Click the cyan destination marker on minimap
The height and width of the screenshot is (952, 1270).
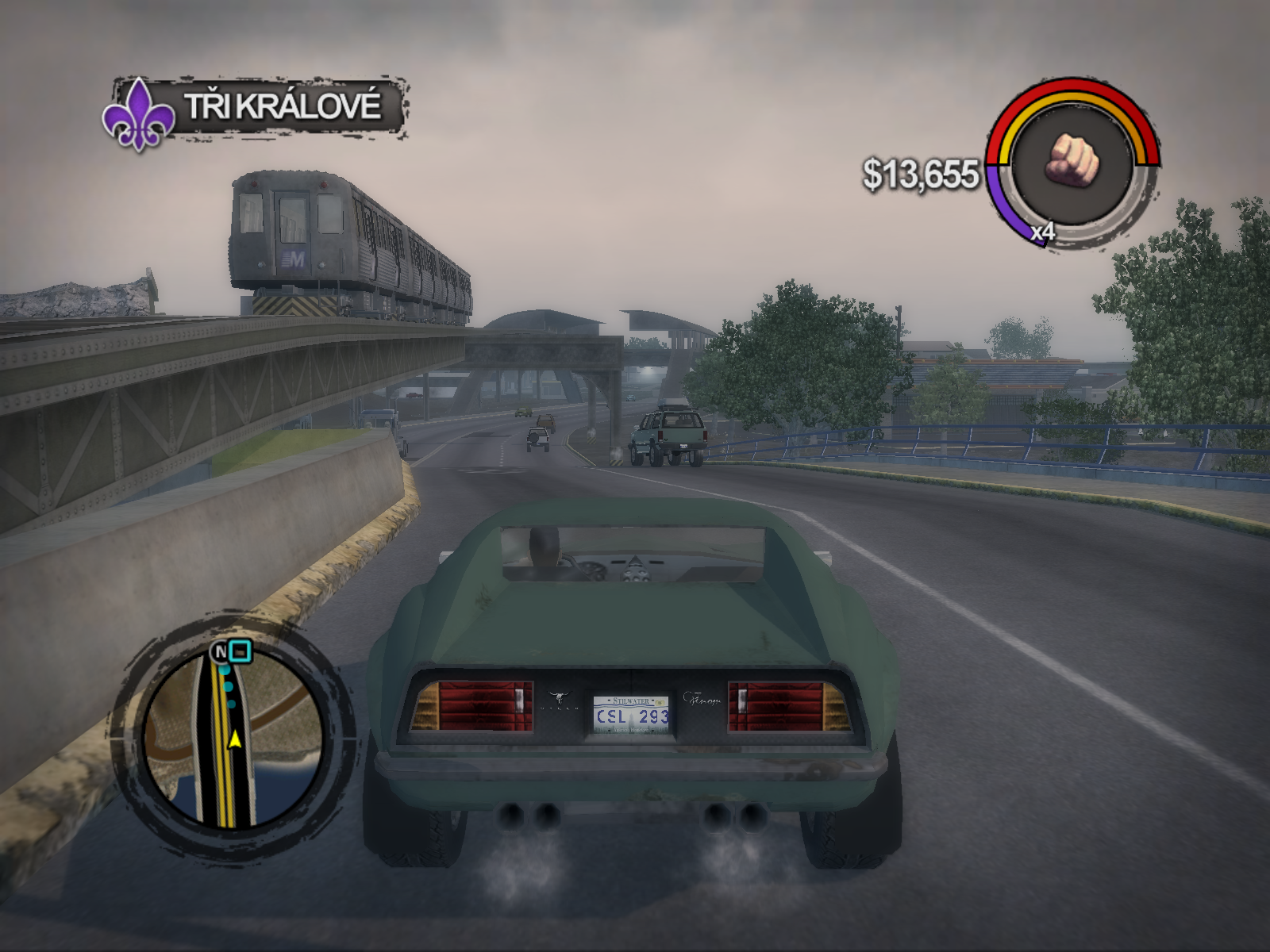point(240,651)
